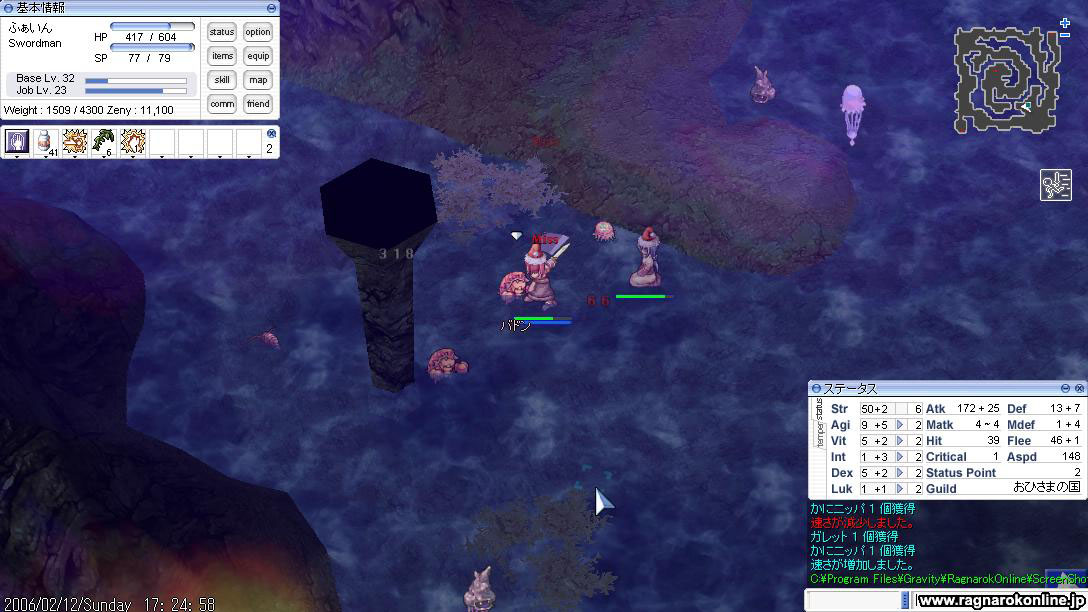Open the status window button

pyautogui.click(x=222, y=32)
